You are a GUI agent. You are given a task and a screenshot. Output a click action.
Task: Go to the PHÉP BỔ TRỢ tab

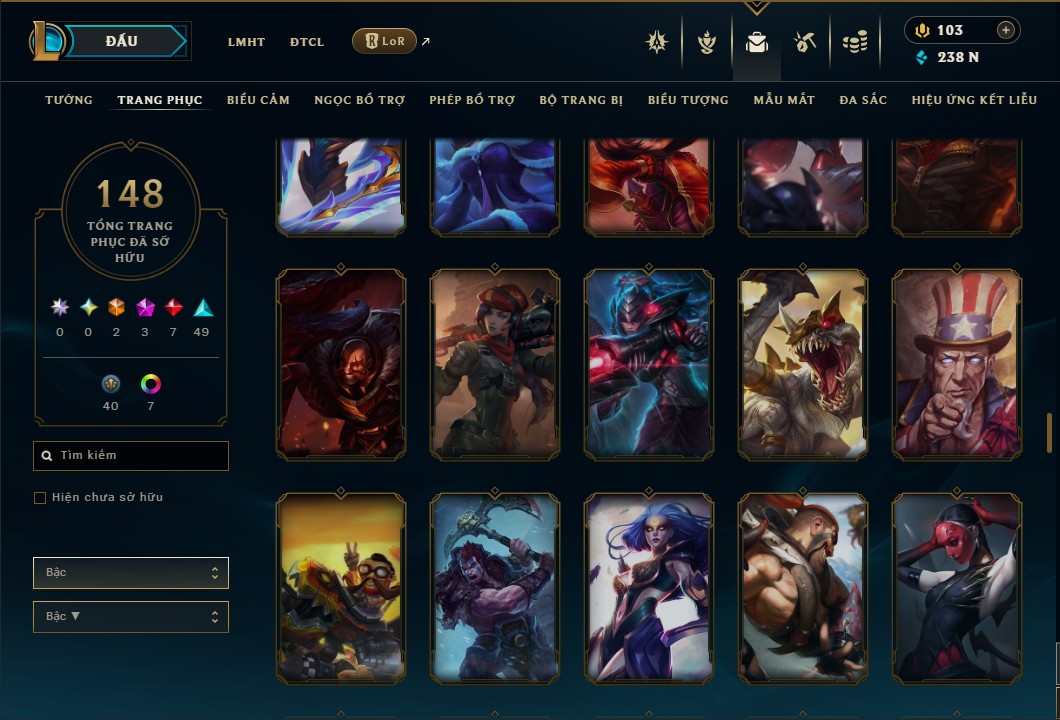[472, 100]
